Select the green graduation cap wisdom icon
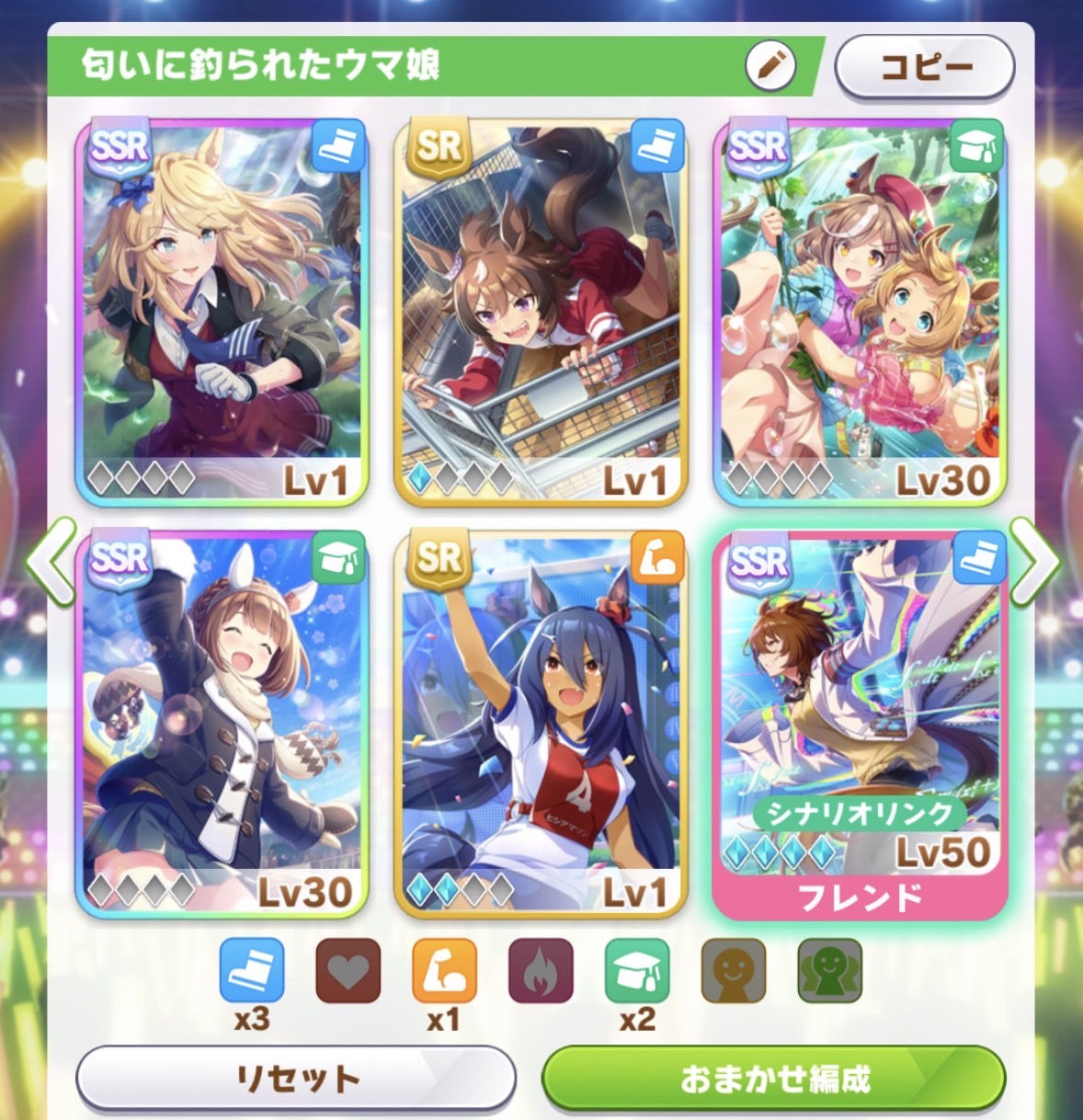The image size is (1083, 1120). (637, 971)
